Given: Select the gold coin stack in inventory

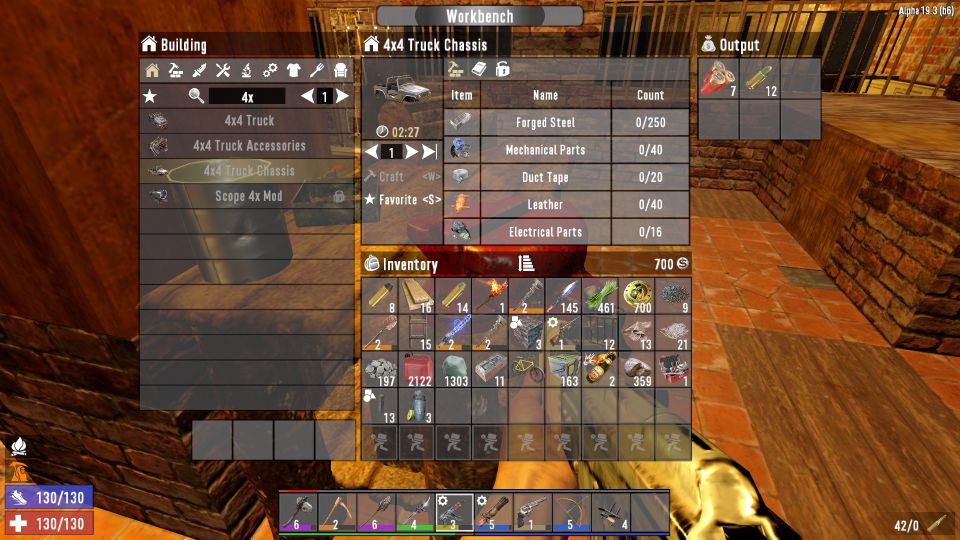Looking at the screenshot, I should pyautogui.click(x=636, y=295).
